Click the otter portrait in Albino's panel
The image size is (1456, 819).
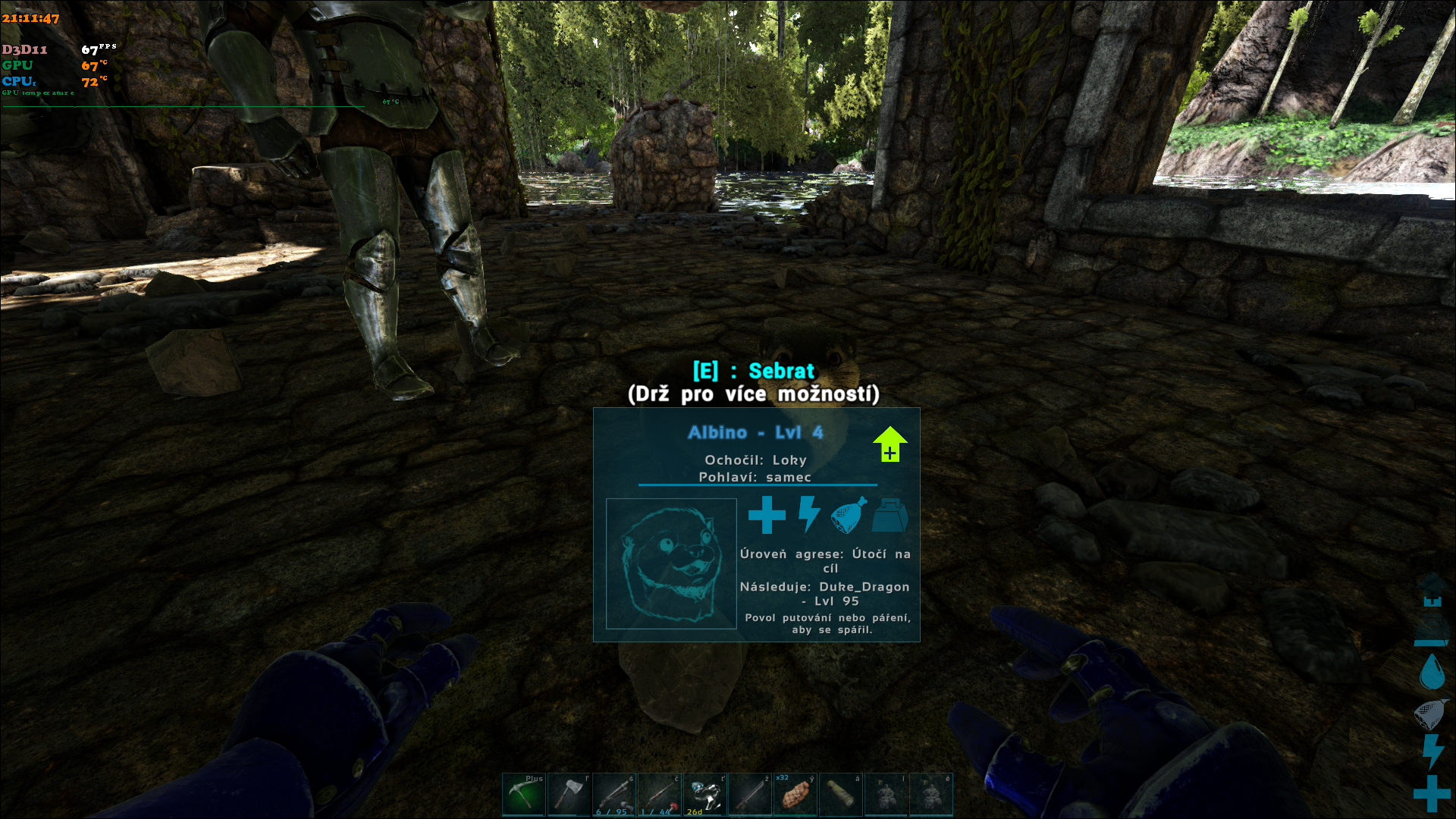click(671, 563)
